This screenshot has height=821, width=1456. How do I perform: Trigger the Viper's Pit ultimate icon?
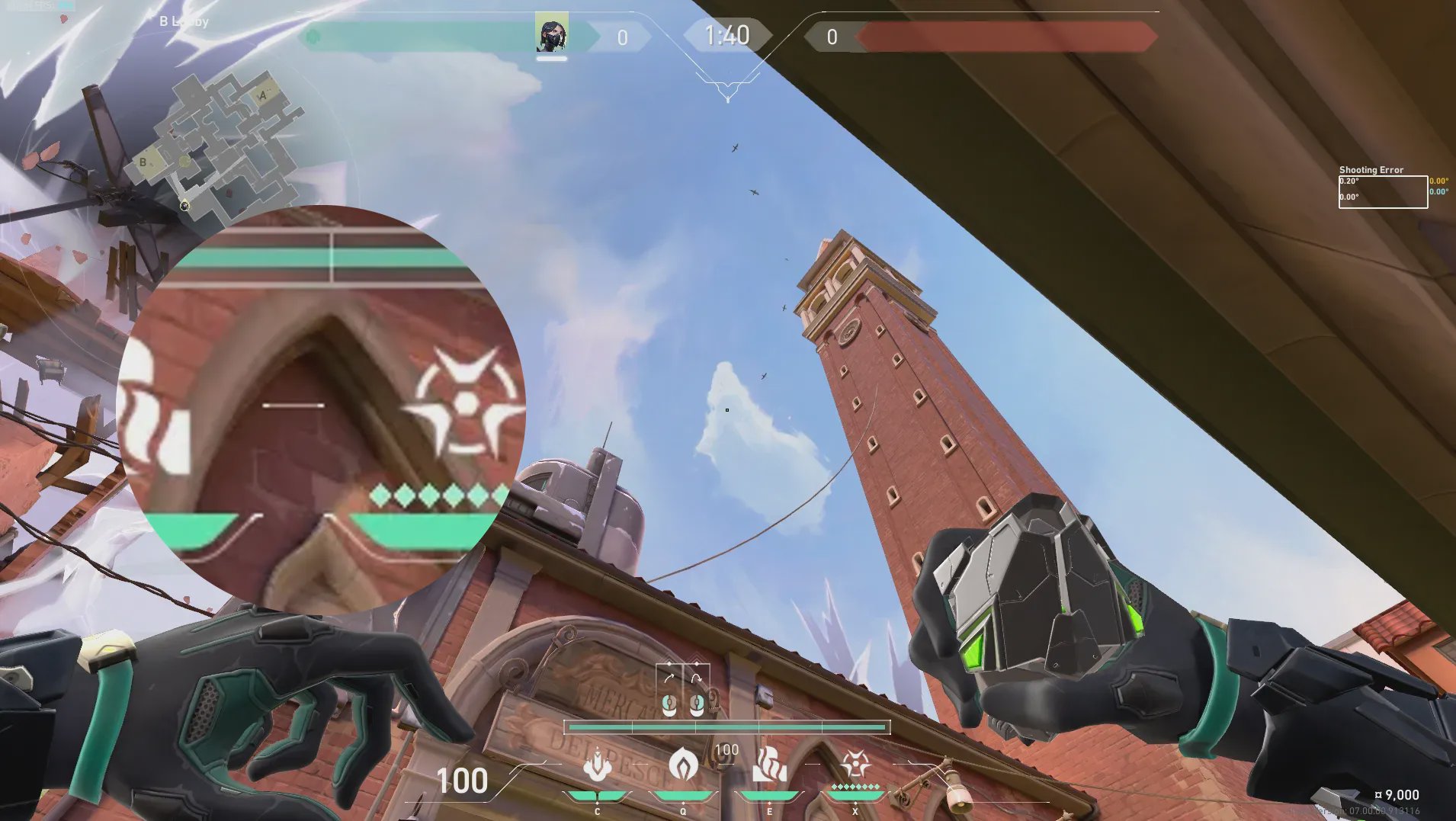click(x=855, y=764)
